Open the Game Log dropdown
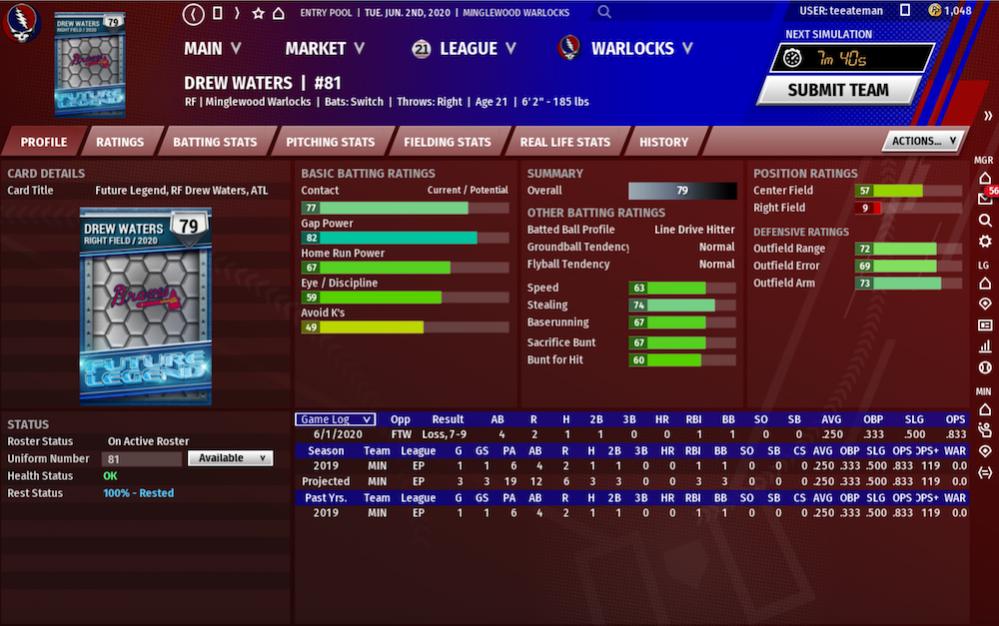 pos(335,420)
